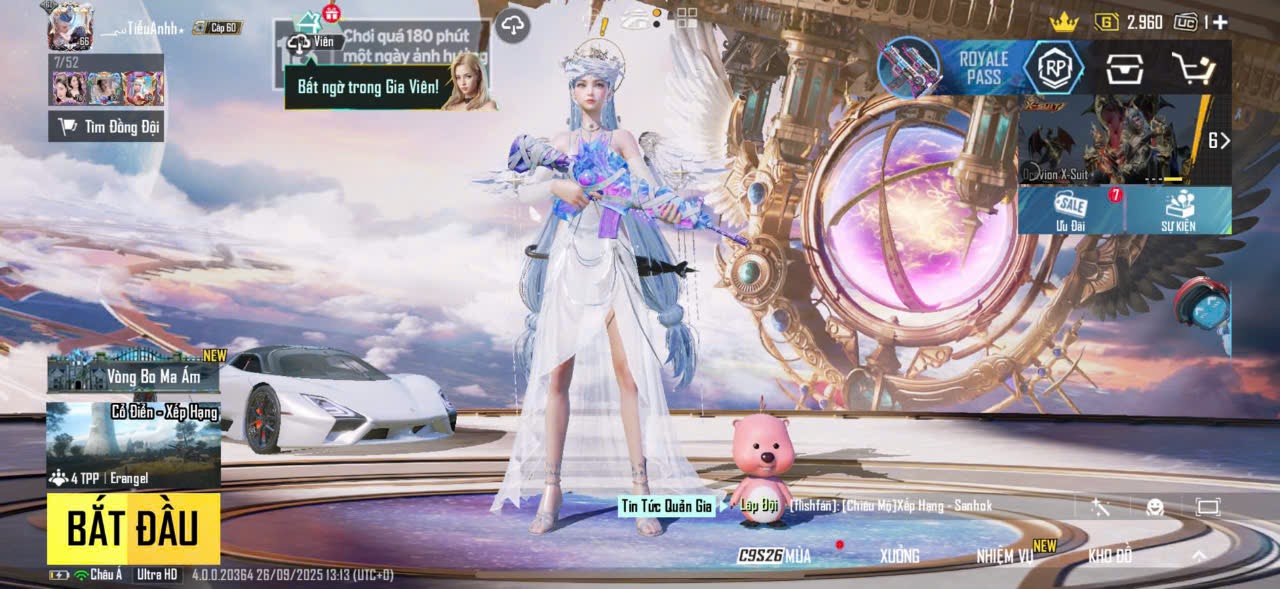
Task: Switch to the C9S26 Mùa season tab
Action: pos(775,556)
